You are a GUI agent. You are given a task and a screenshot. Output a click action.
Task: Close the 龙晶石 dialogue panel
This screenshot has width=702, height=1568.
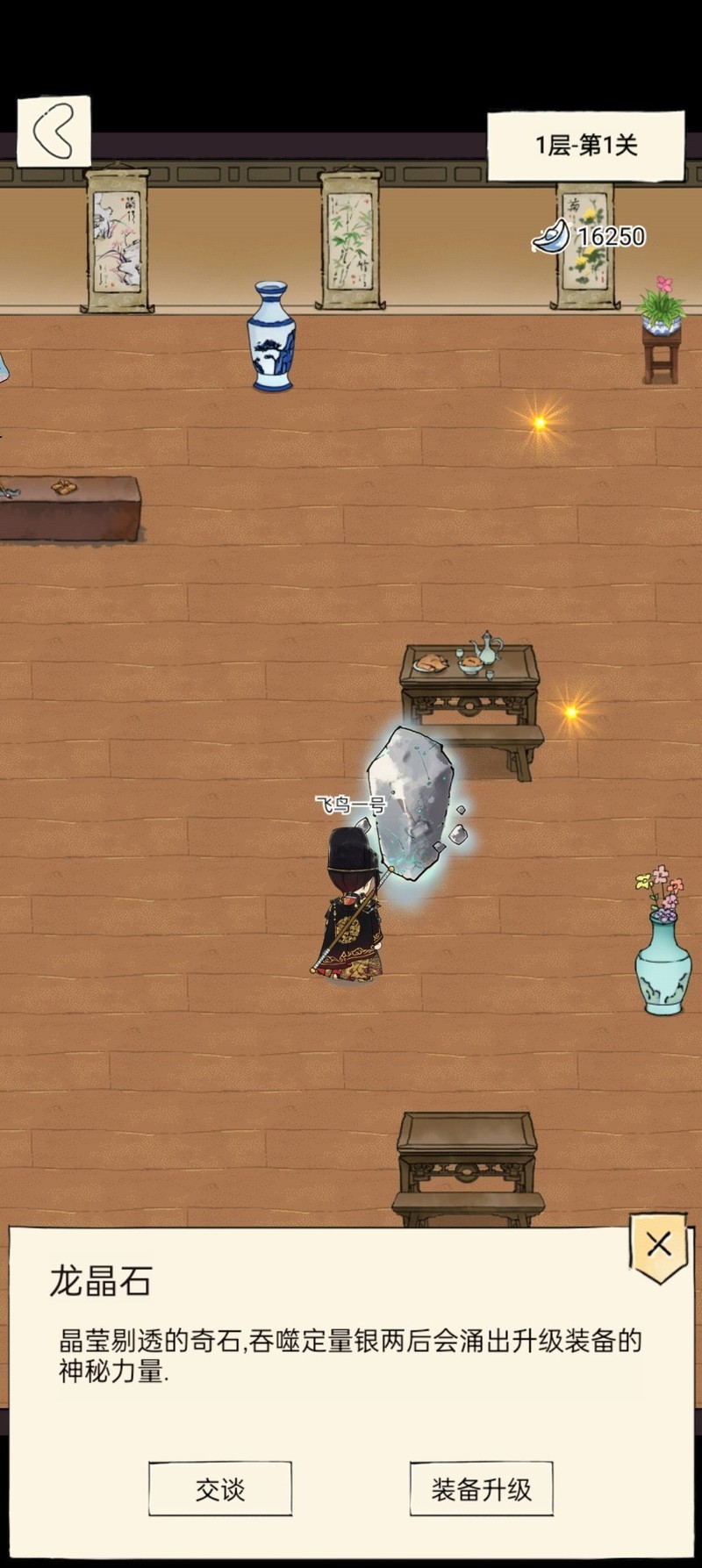click(658, 1244)
